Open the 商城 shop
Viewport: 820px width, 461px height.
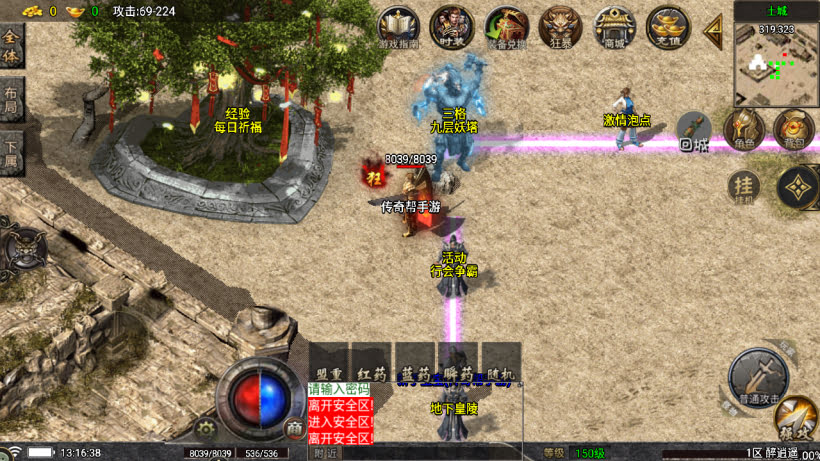tap(614, 28)
